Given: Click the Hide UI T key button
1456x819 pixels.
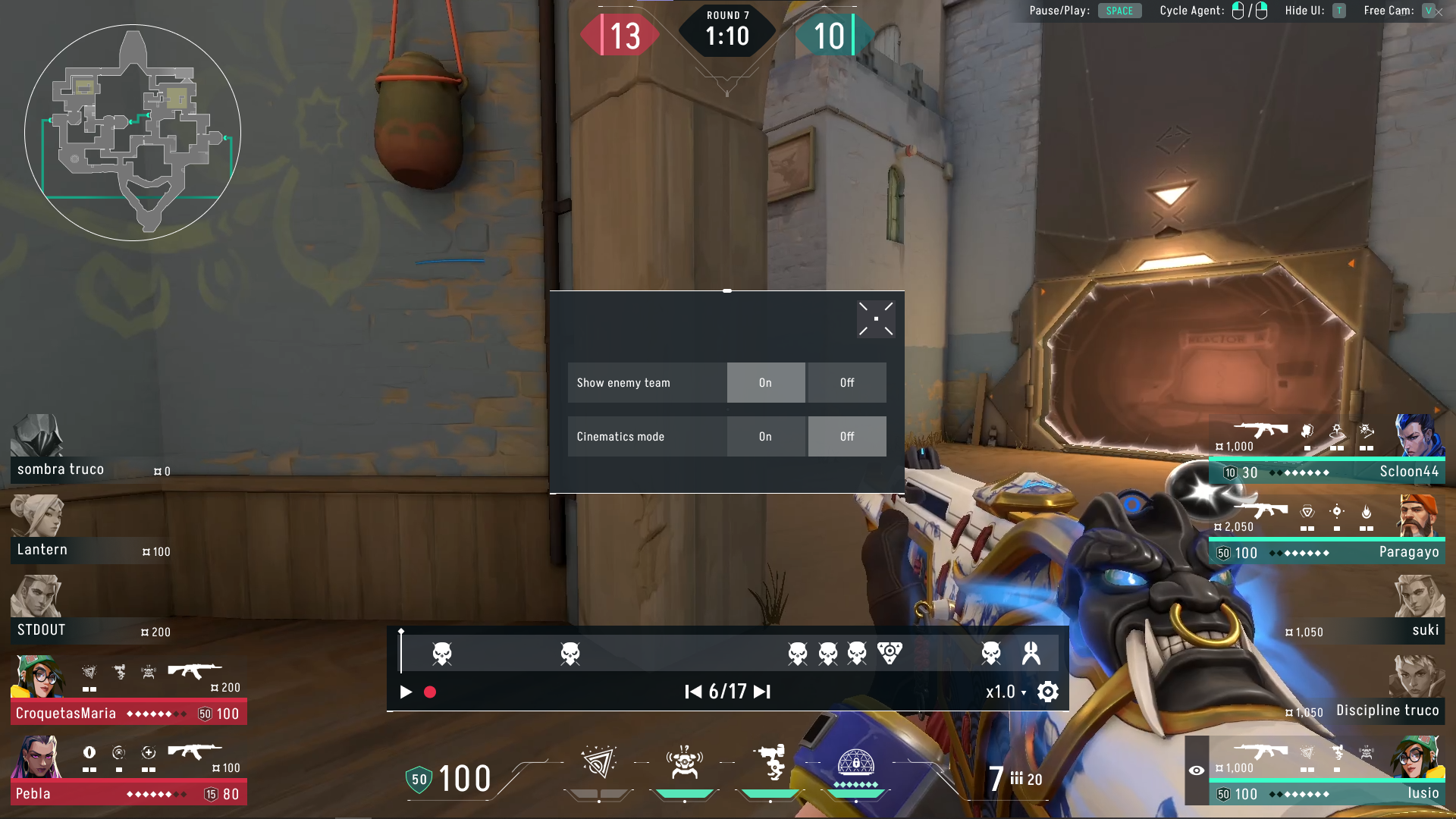Looking at the screenshot, I should [x=1338, y=11].
